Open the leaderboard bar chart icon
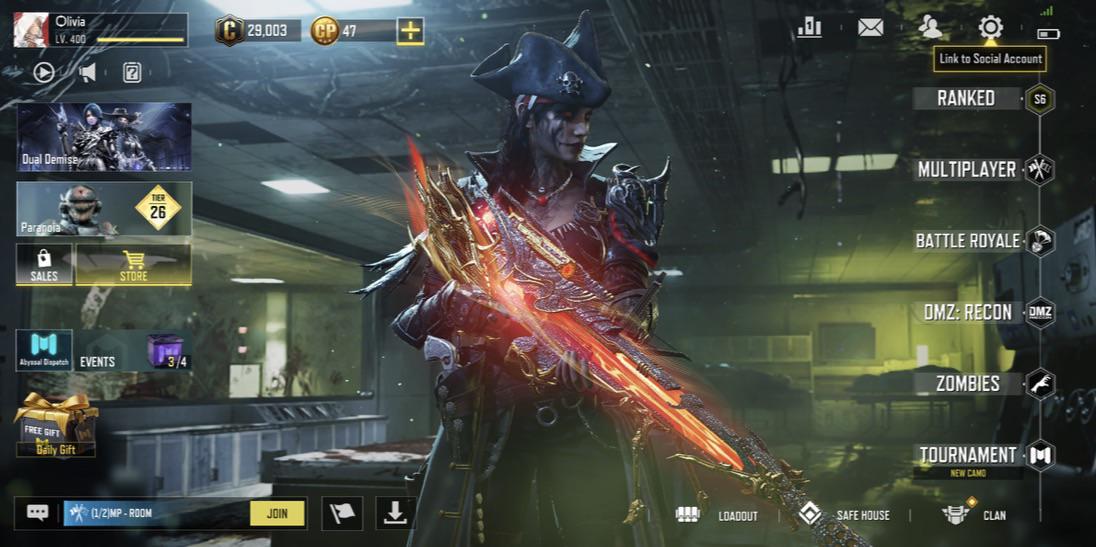The height and width of the screenshot is (547, 1096). pos(809,27)
